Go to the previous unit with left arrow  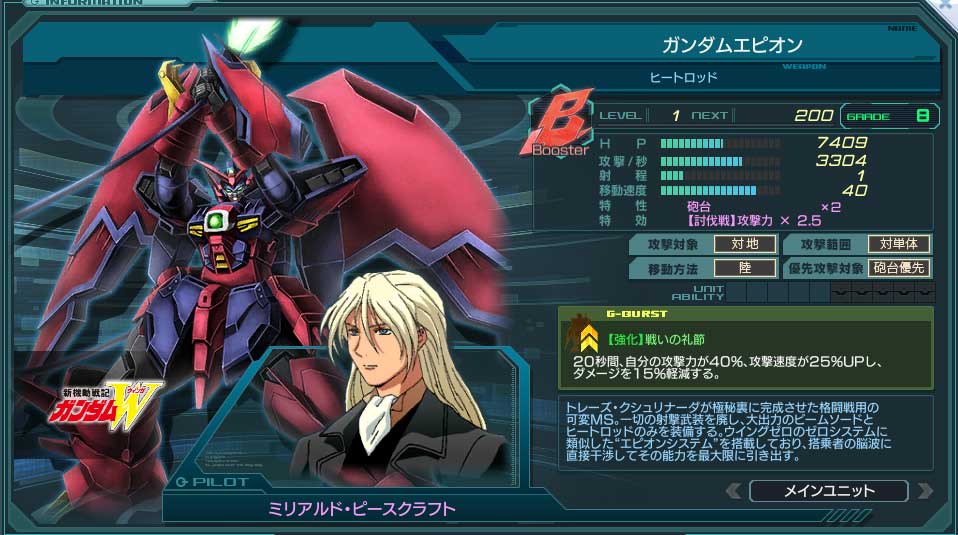coord(733,491)
